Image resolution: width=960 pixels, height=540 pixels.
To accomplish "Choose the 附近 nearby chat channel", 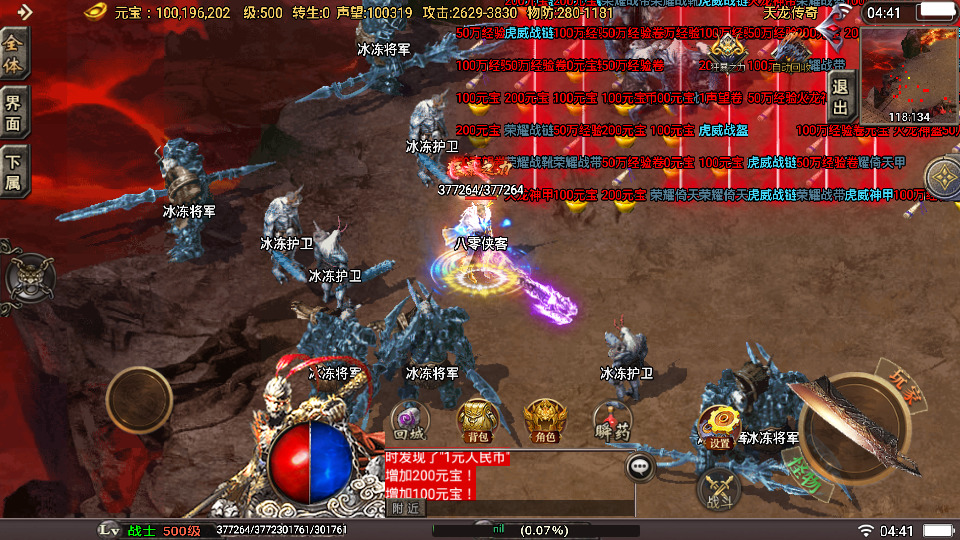I will pos(405,508).
